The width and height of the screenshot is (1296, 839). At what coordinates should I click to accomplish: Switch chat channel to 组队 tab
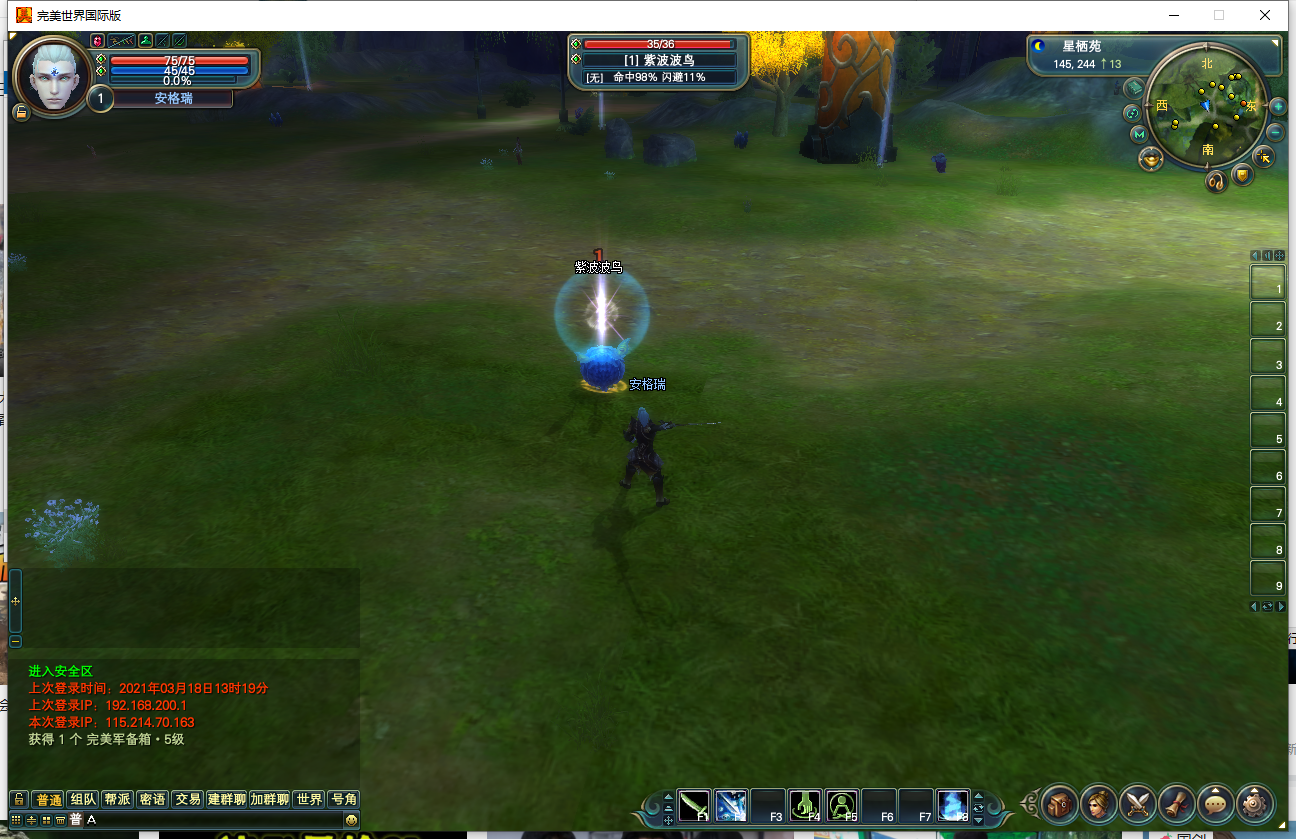tap(83, 799)
